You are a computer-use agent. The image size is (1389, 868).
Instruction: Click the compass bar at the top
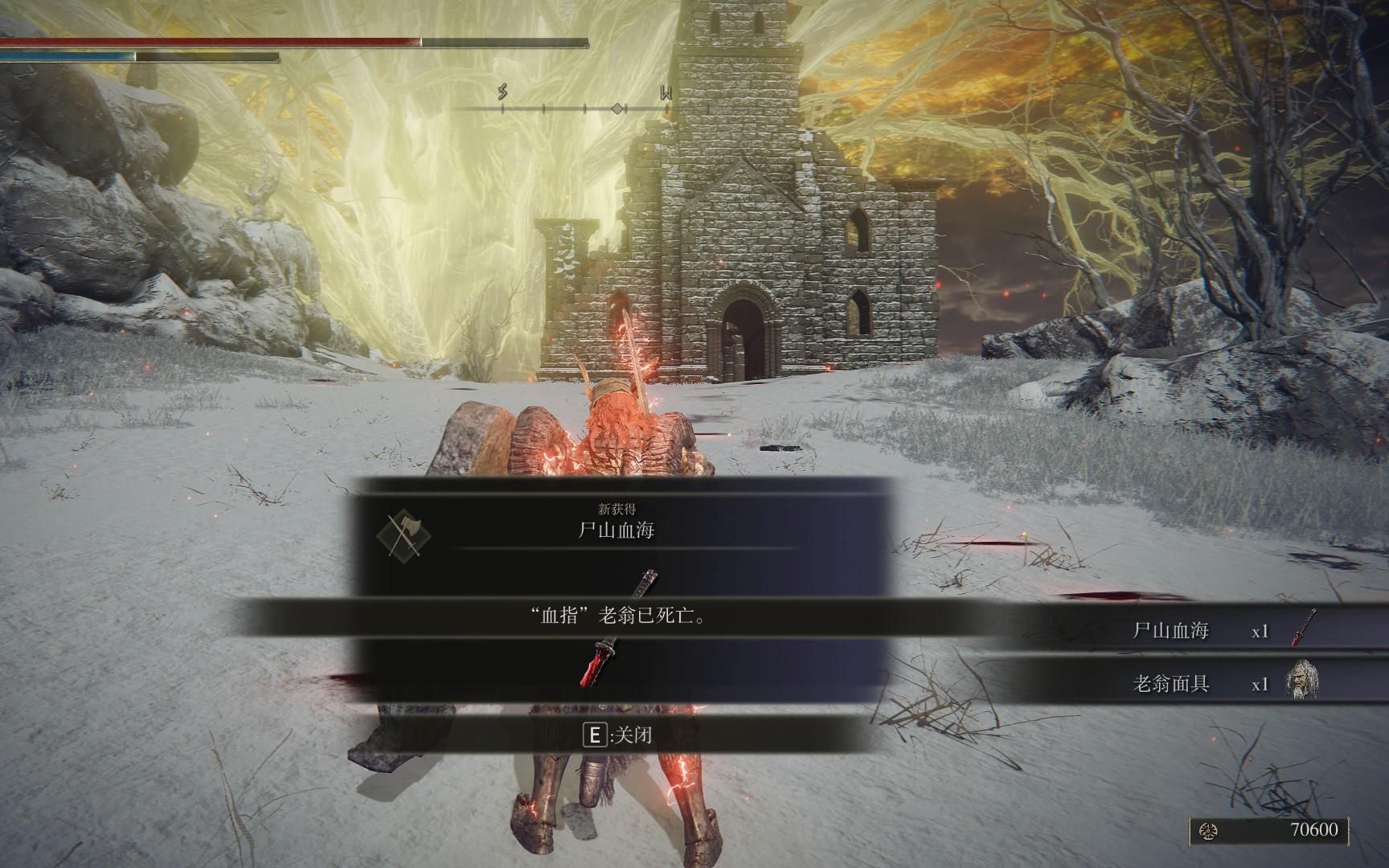[x=584, y=108]
